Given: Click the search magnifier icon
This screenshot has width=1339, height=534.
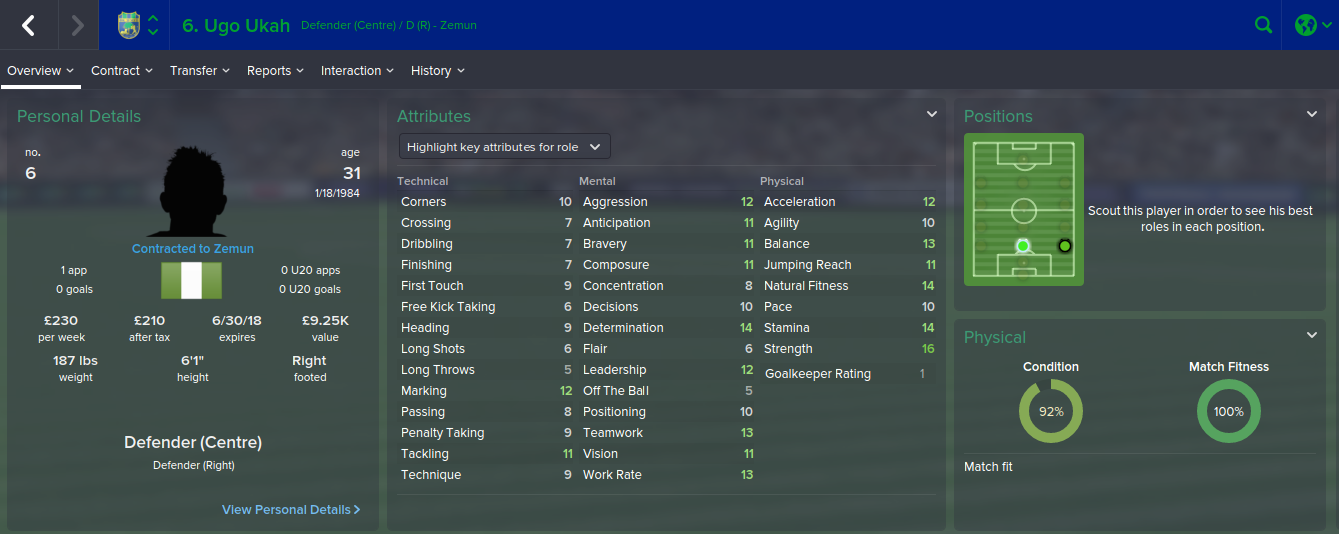Looking at the screenshot, I should [x=1264, y=25].
